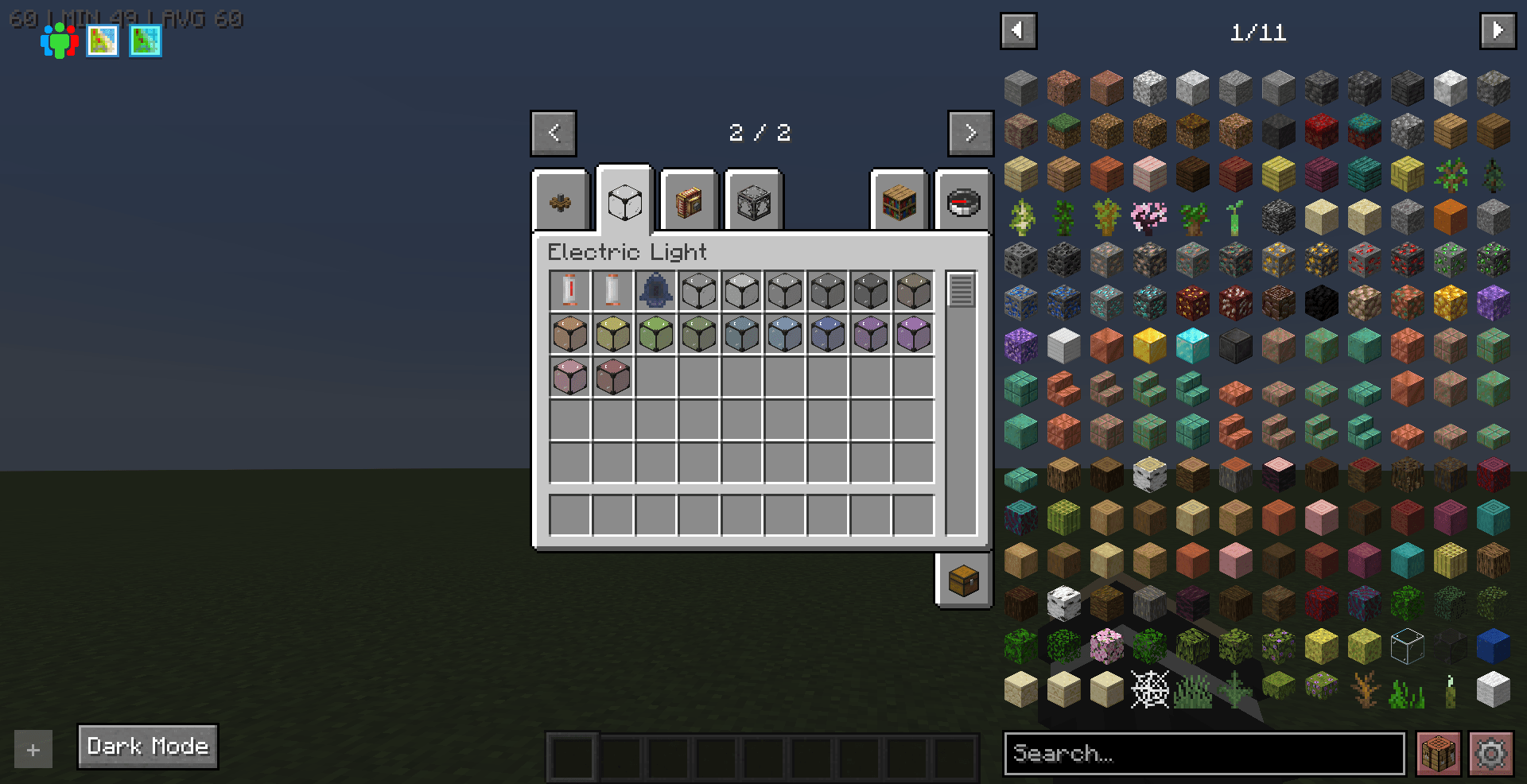Open the chest icon below the recipe window
This screenshot has width=1527, height=784.
[x=963, y=580]
